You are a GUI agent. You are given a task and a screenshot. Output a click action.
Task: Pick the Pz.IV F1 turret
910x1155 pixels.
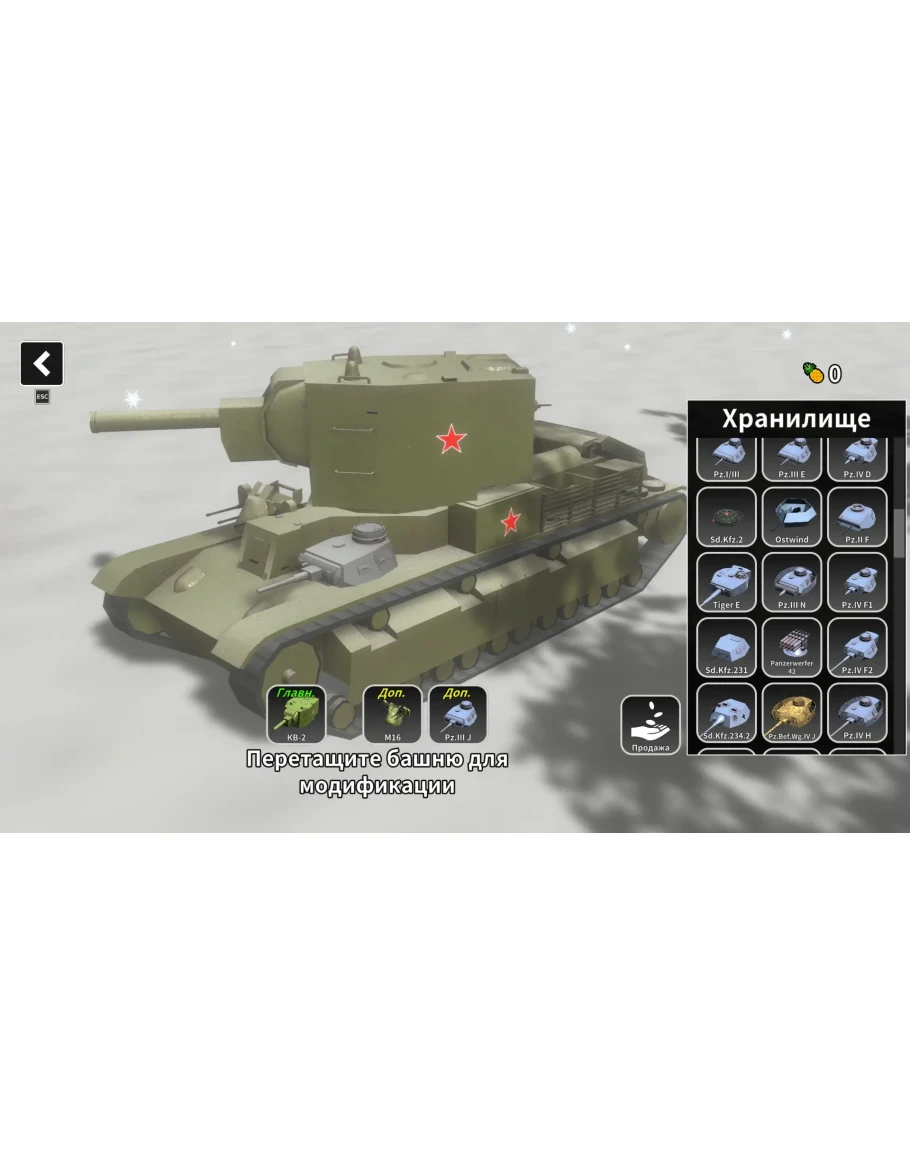click(857, 582)
